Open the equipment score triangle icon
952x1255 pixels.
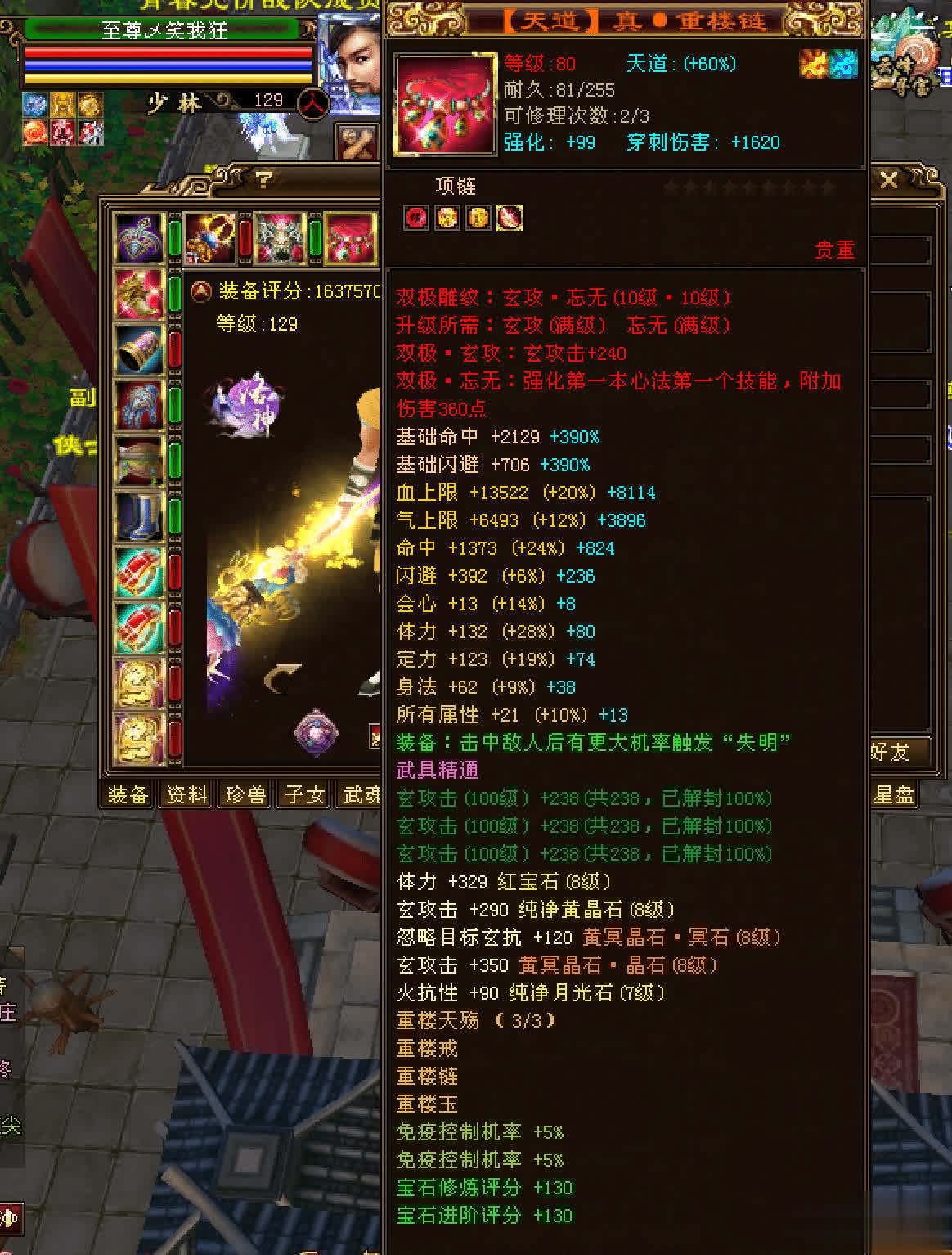(x=200, y=291)
